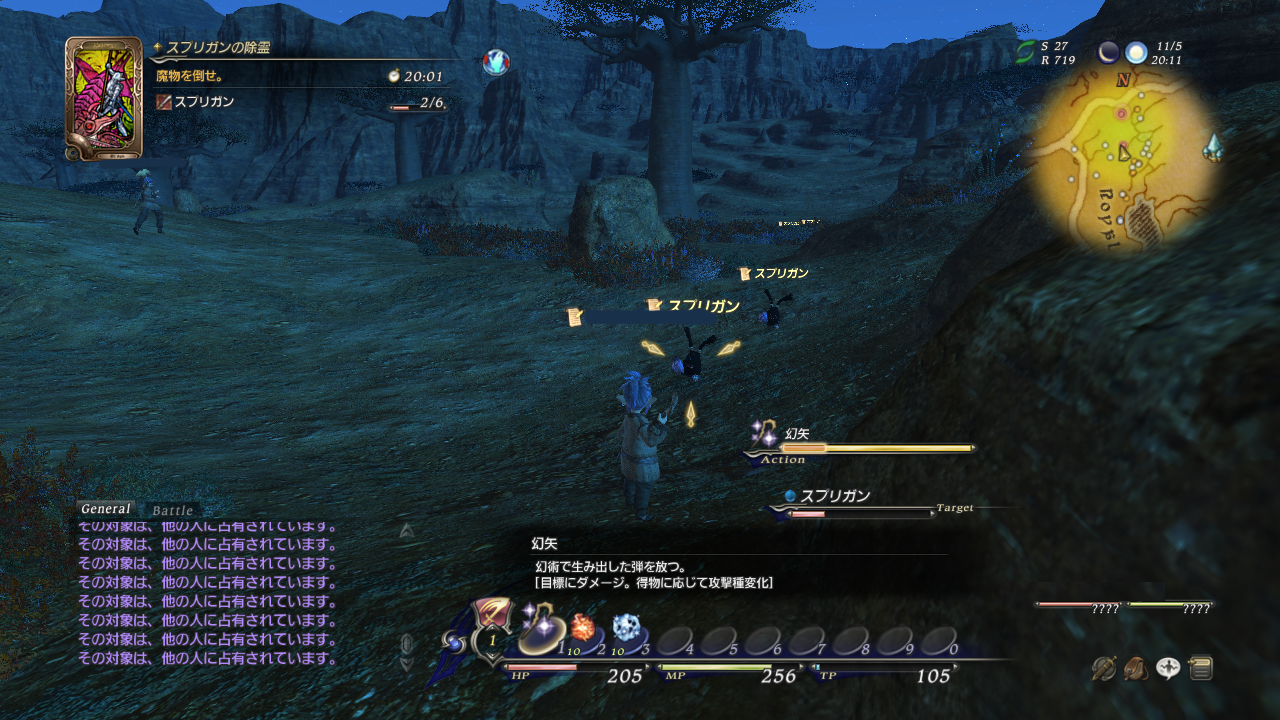1280x720 pixels.
Task: Open the emote speech bubble icon
Action: tap(1168, 668)
